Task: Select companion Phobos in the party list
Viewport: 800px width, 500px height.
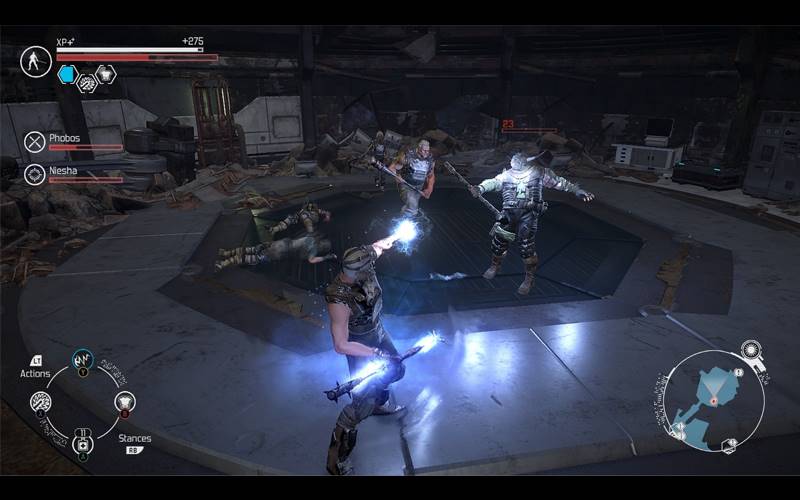Action: [x=35, y=141]
